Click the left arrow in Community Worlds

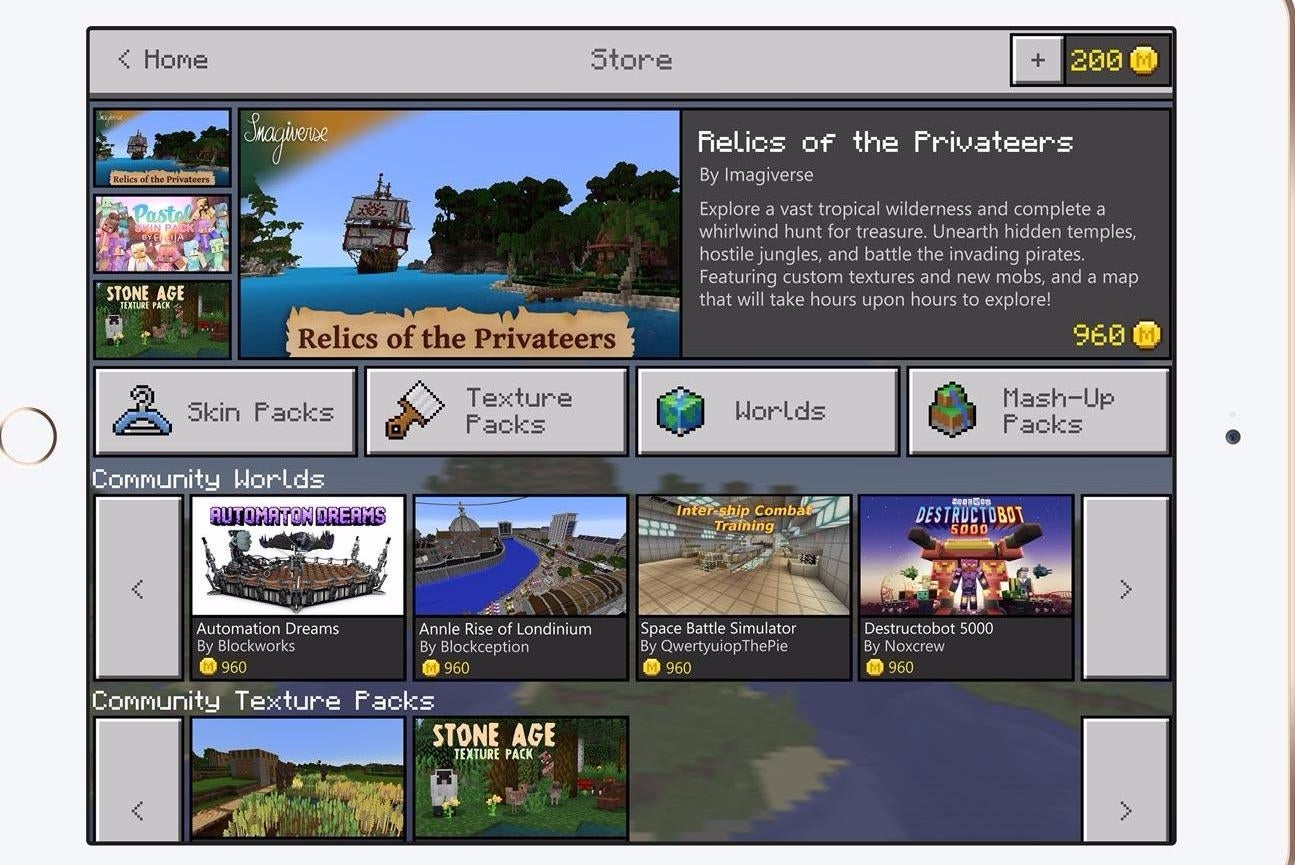[x=138, y=588]
